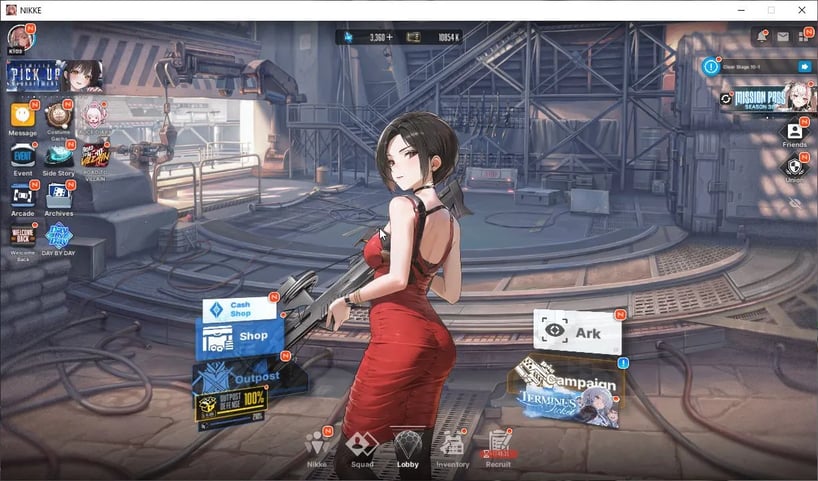Open the Friends list
818x481 pixels.
tap(794, 132)
